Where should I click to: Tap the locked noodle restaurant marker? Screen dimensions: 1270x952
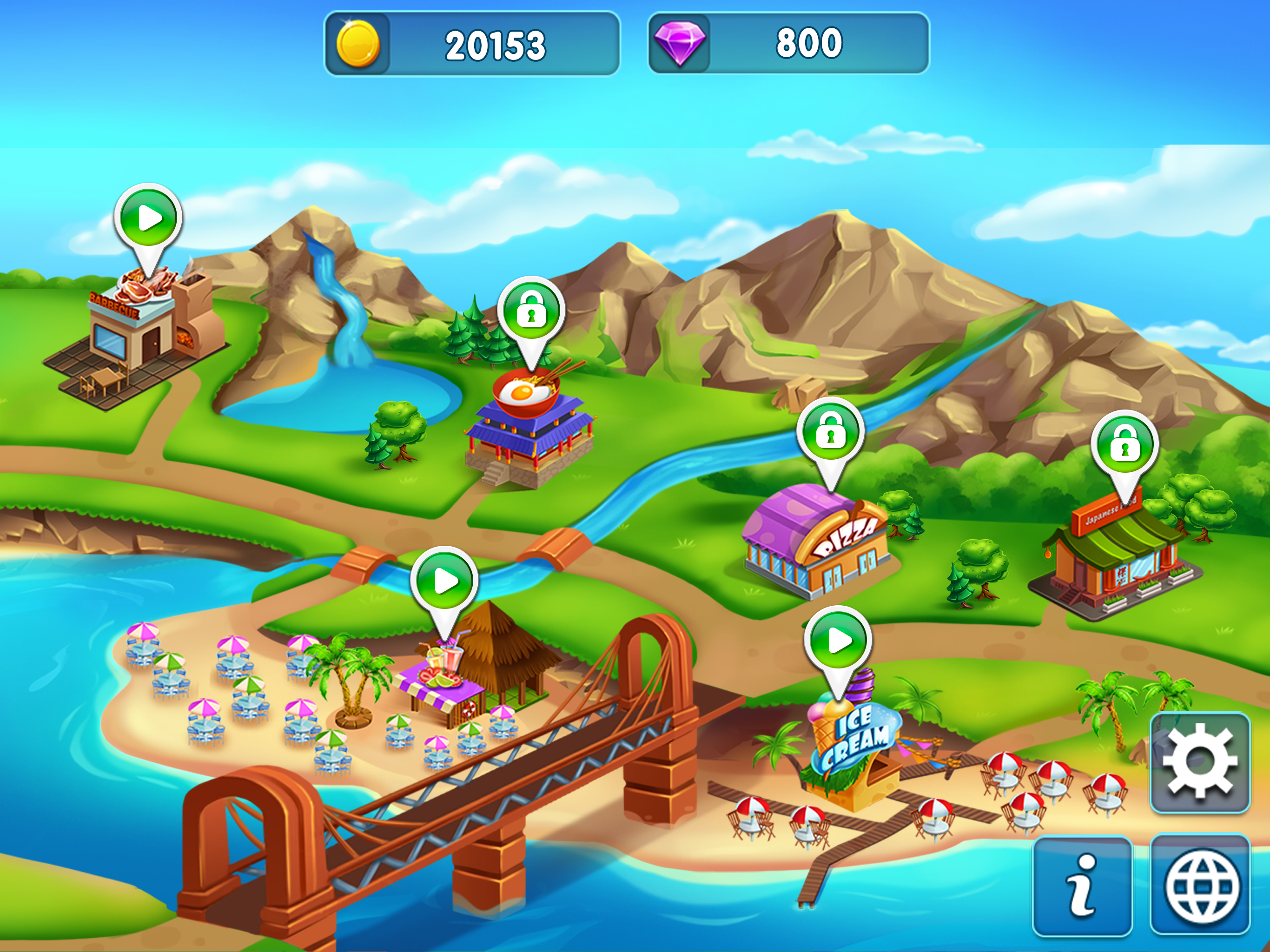tap(531, 311)
